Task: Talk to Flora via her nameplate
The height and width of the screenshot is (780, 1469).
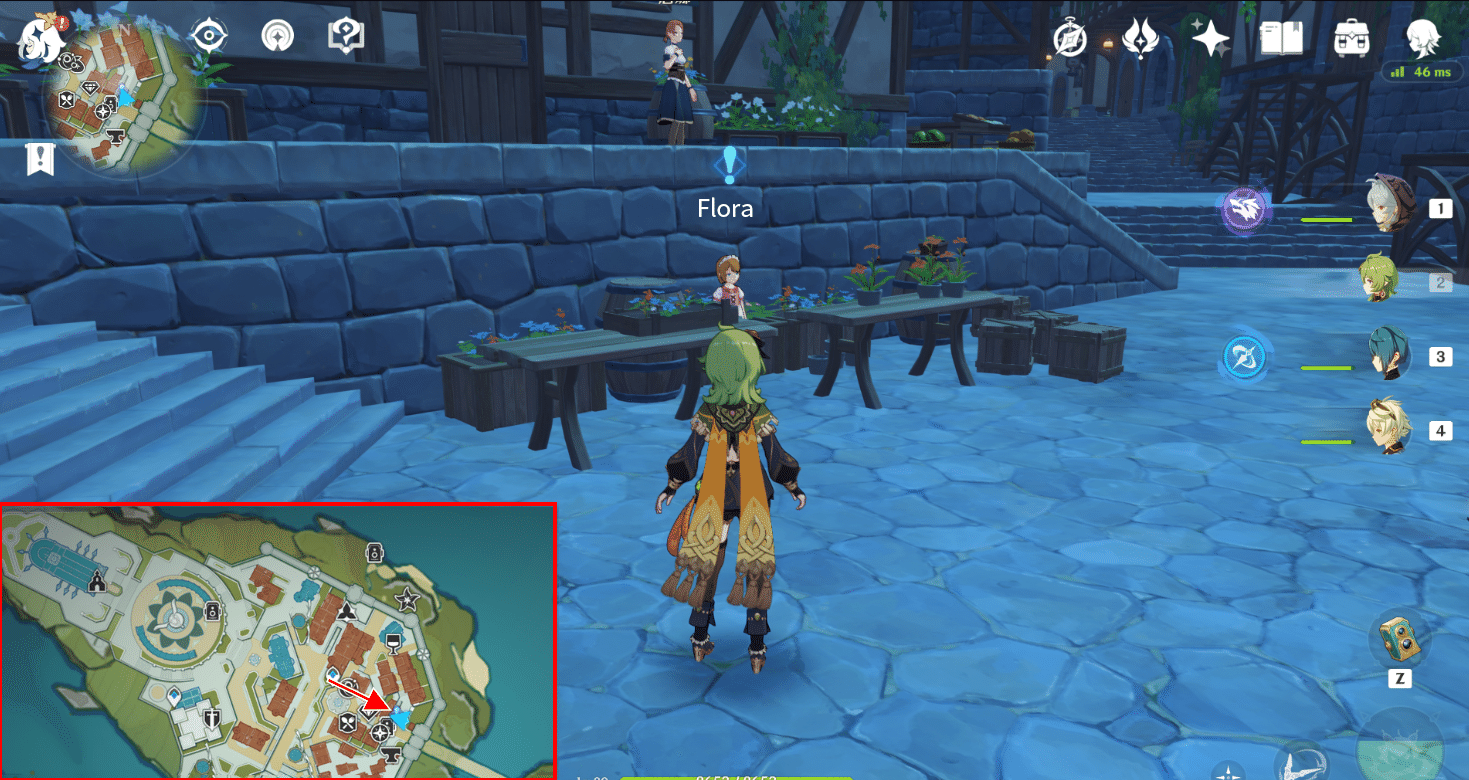Action: 724,208
